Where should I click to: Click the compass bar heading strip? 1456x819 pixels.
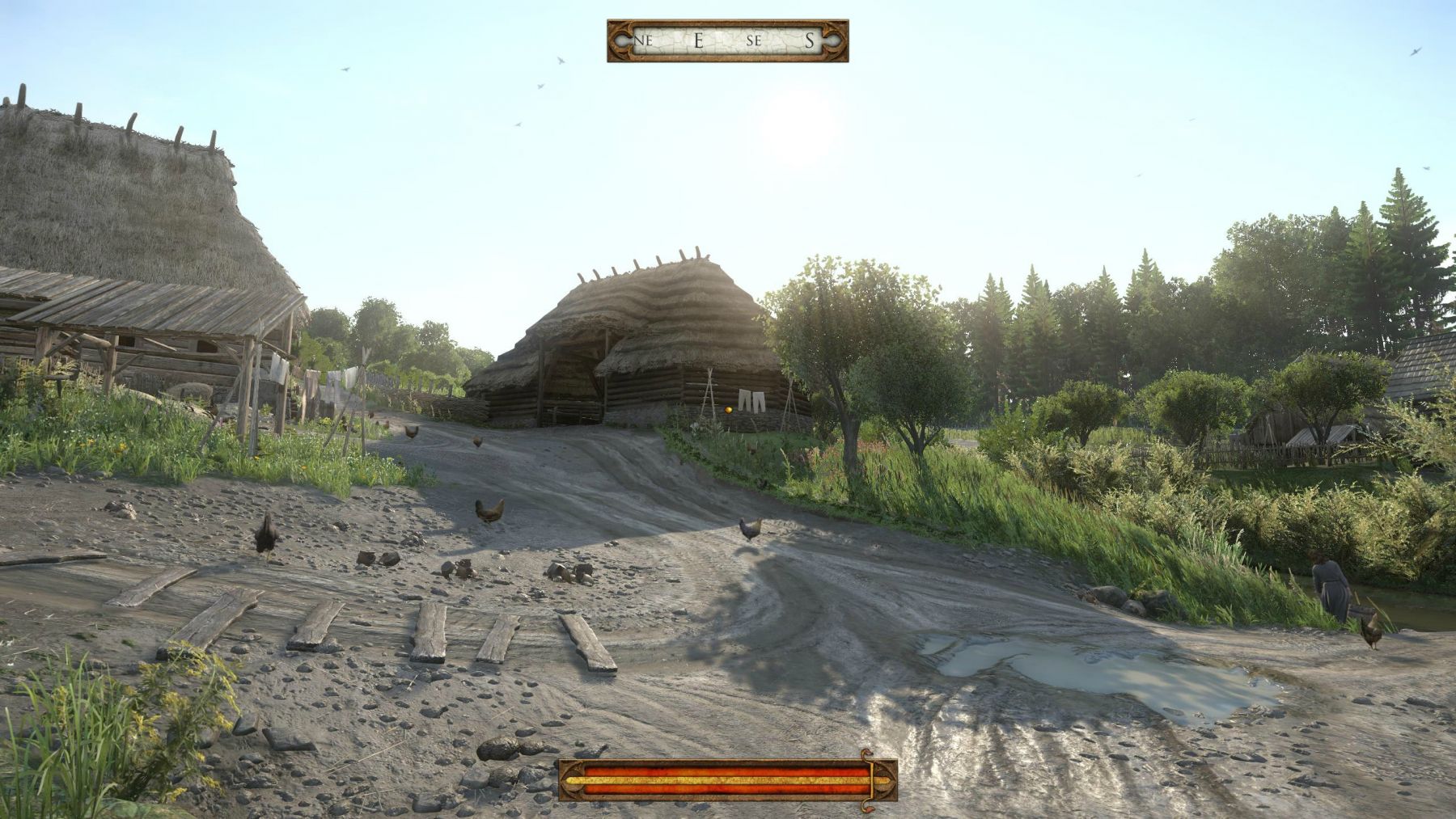pyautogui.click(x=727, y=40)
